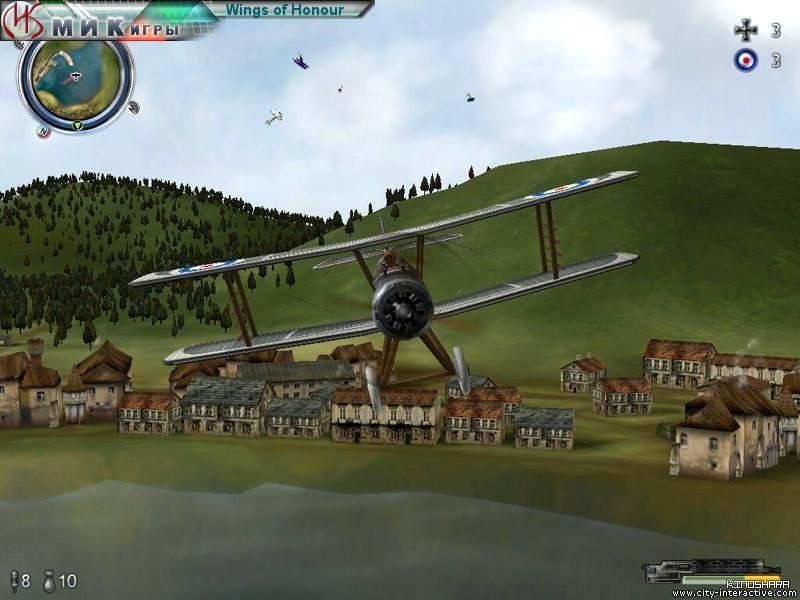
Task: Select the rocket weapon icon
Action: click(13, 581)
